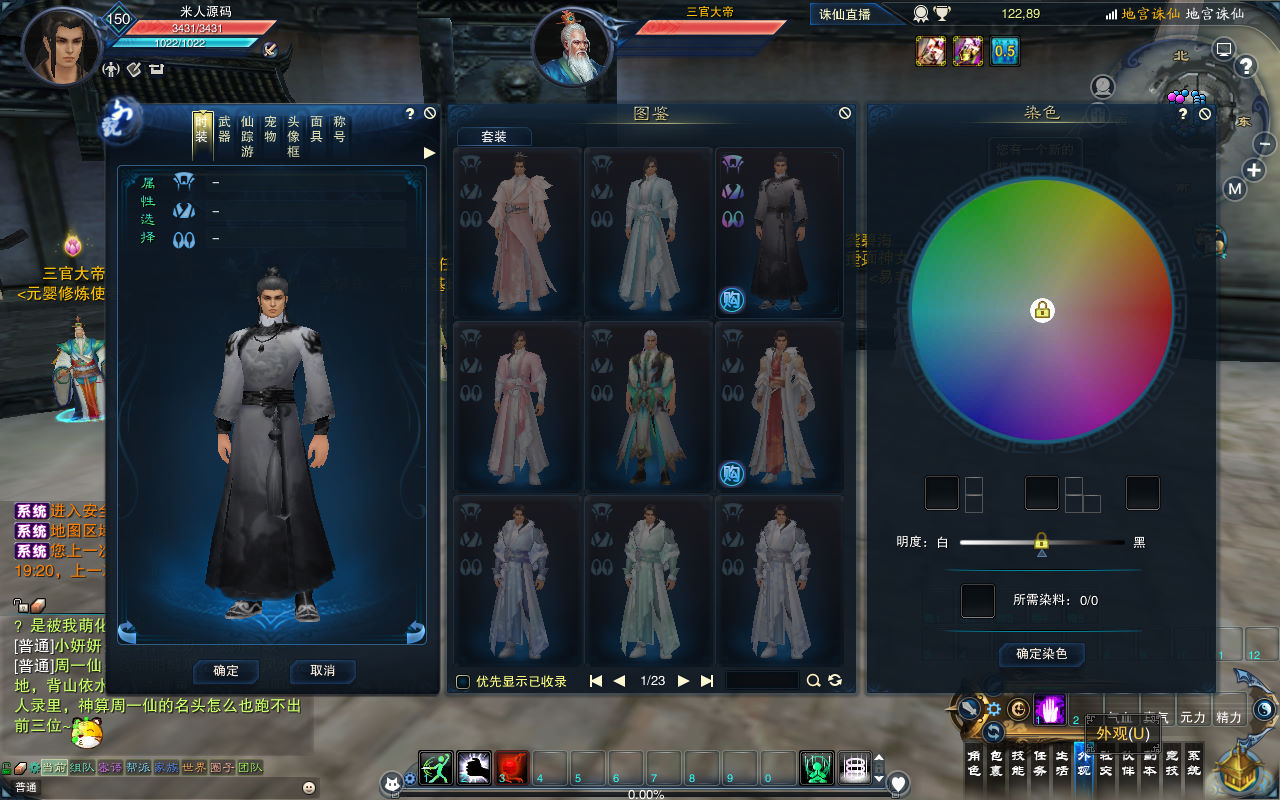Select the 套装 (set) category tab

coord(494,137)
